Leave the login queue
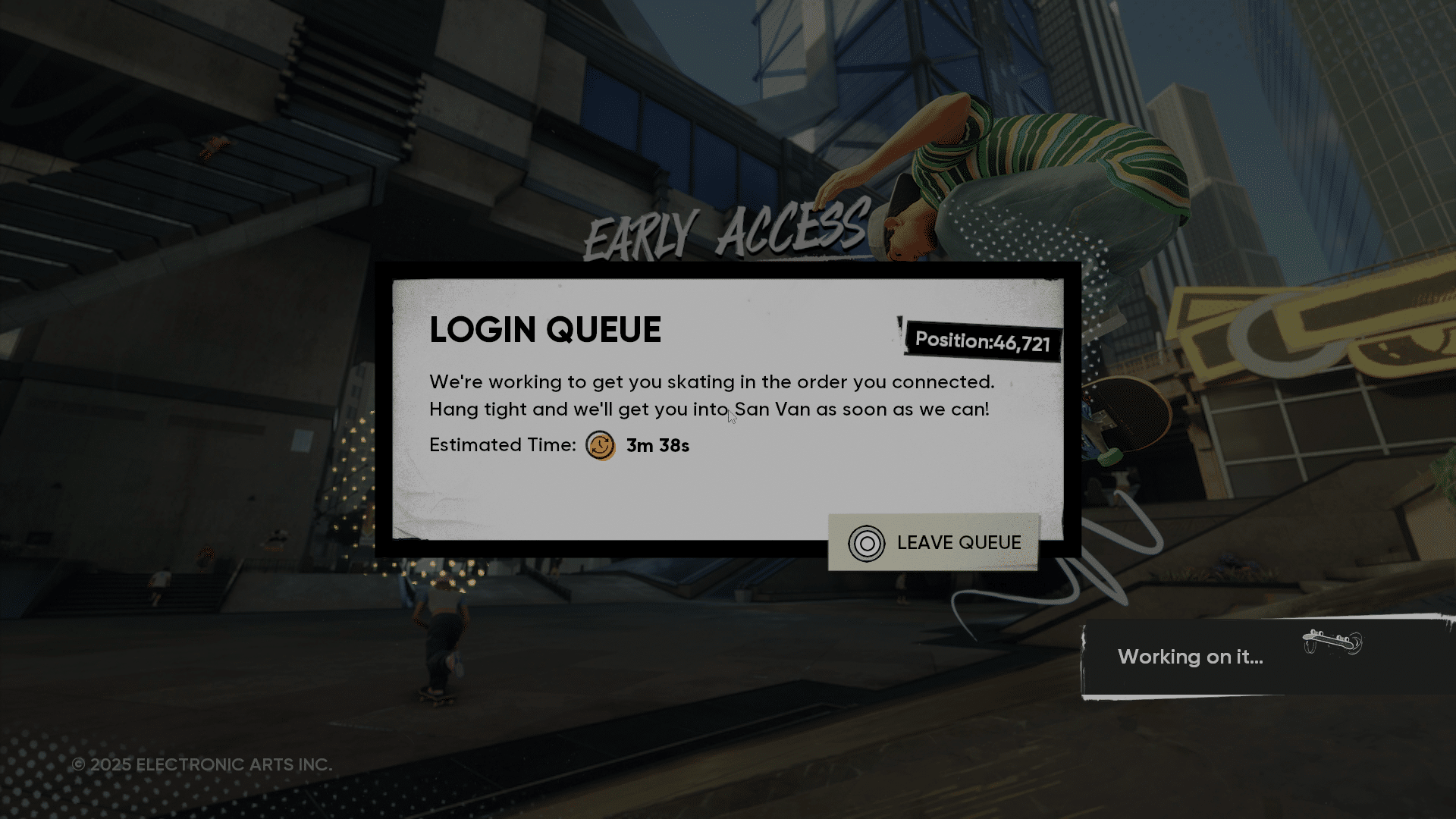The width and height of the screenshot is (1456, 819). [934, 543]
